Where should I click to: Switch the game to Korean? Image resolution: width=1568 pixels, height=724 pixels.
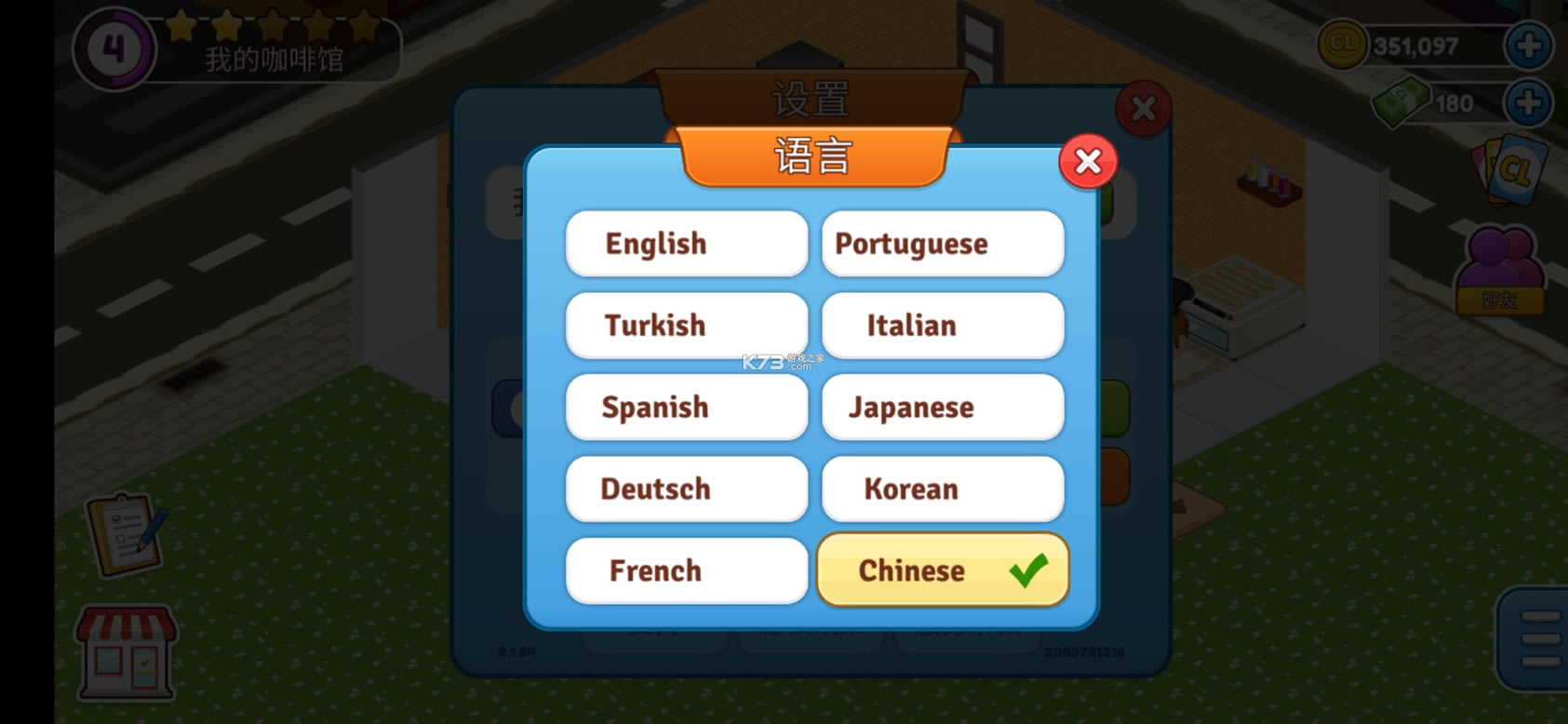(942, 489)
